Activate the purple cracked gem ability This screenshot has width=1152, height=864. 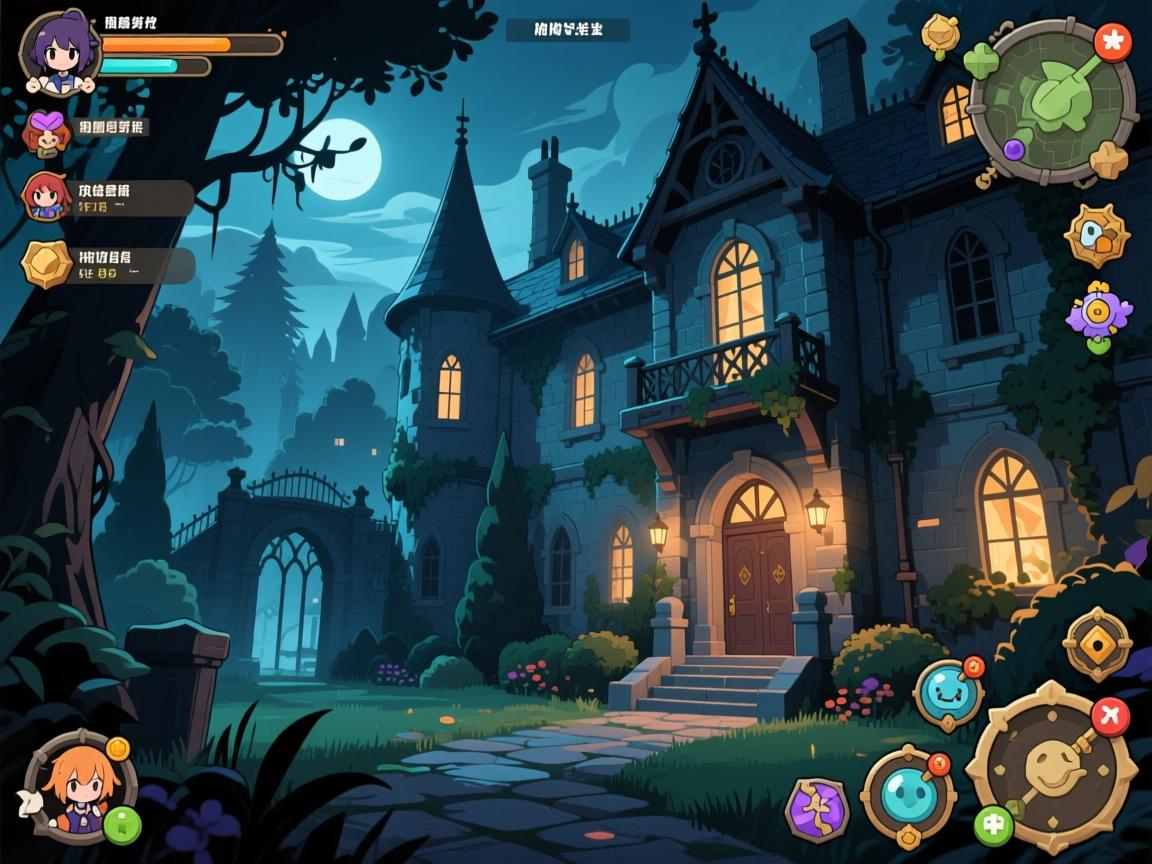click(x=817, y=808)
